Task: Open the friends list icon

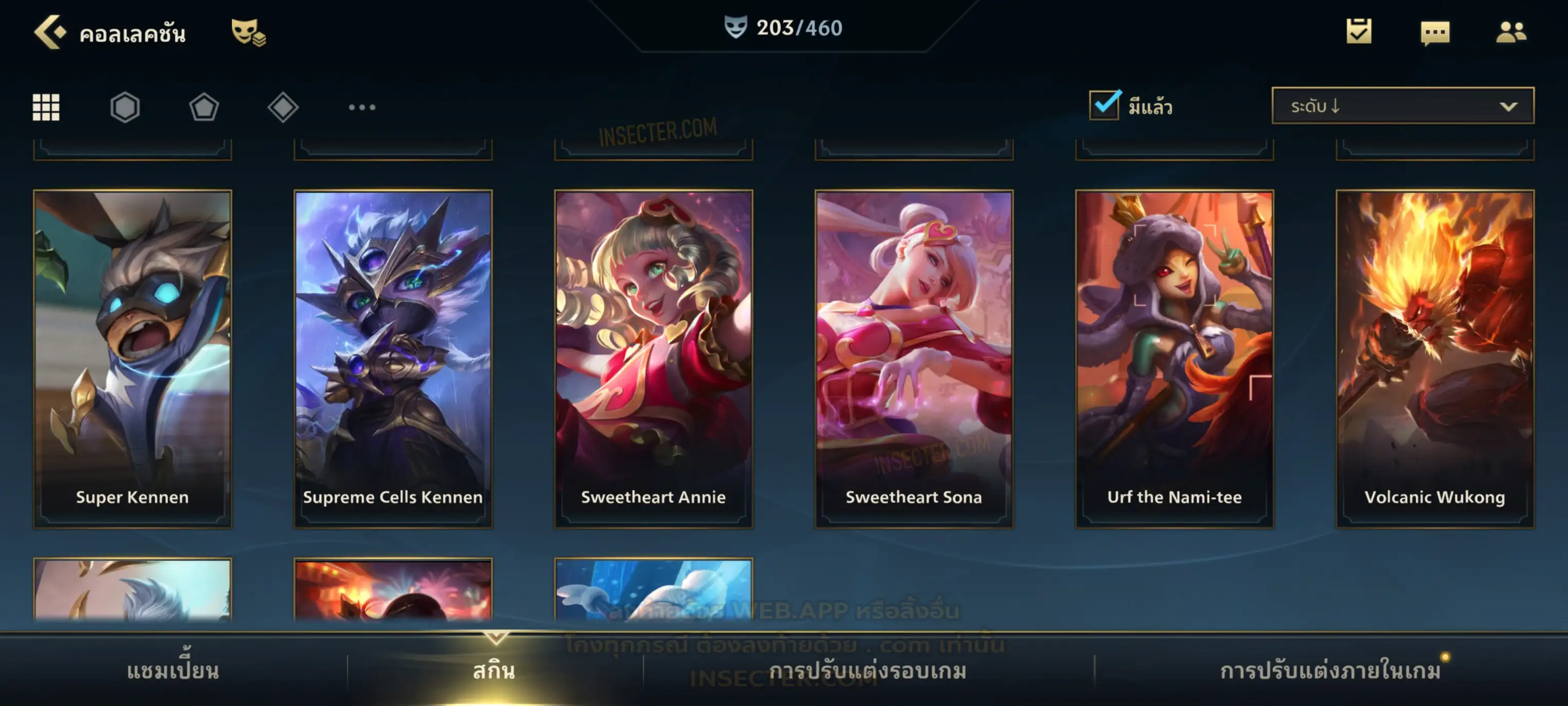Action: 1511,32
